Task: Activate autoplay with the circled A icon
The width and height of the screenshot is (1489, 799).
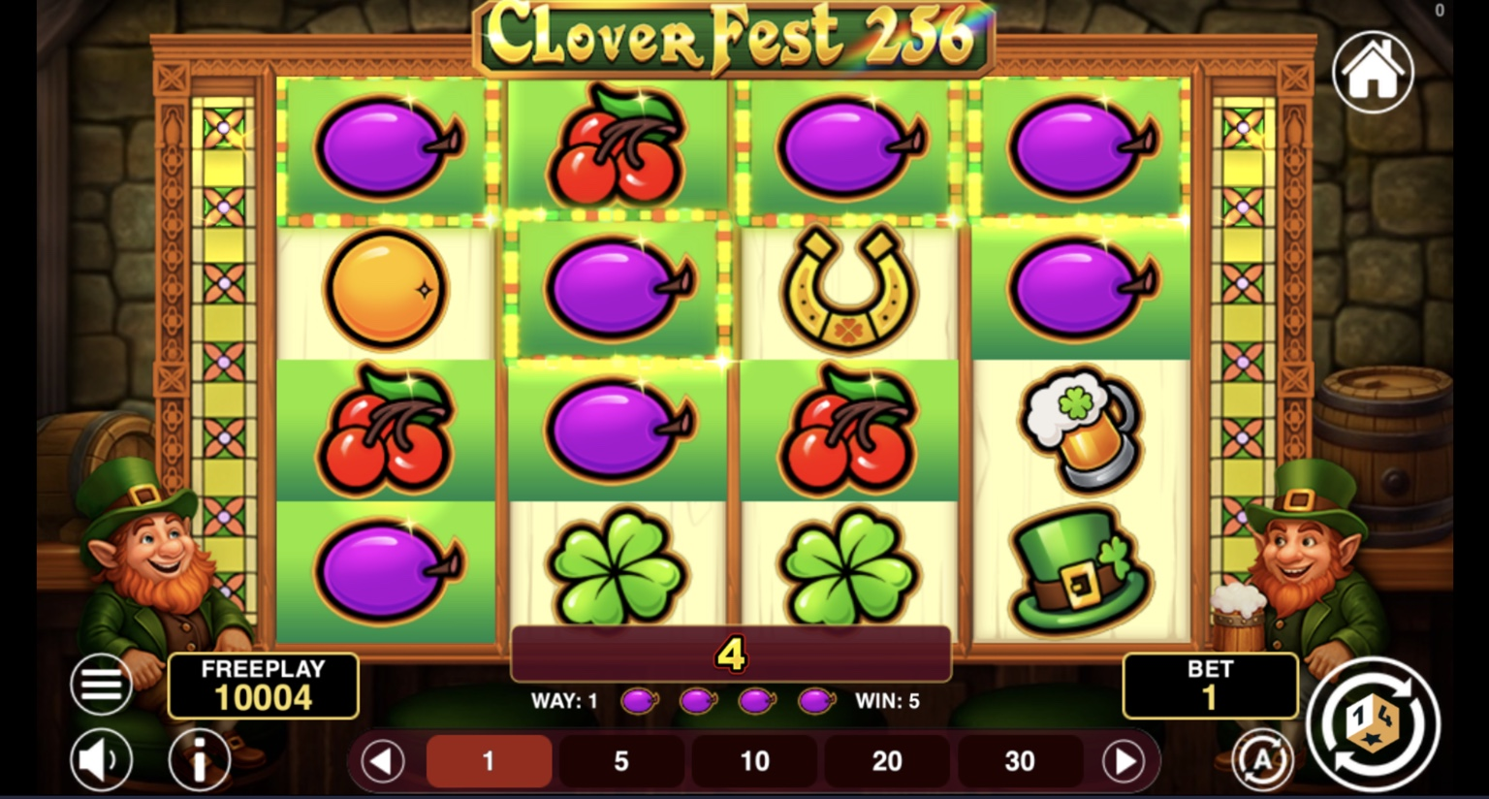Action: tap(1262, 760)
